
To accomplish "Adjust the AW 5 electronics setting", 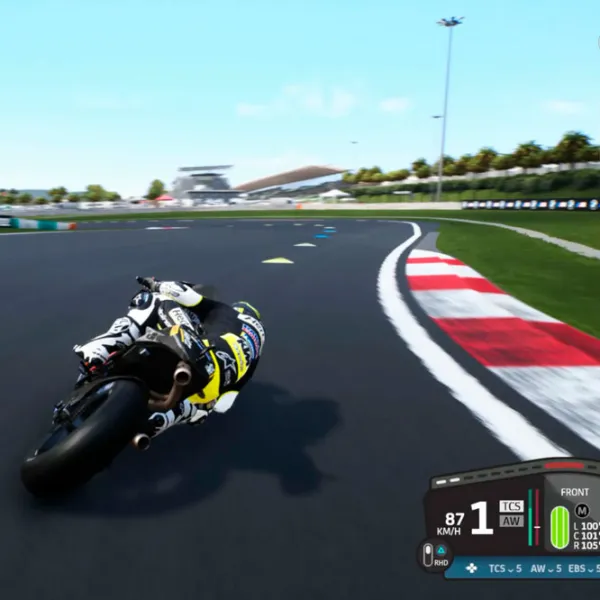I will pyautogui.click(x=543, y=568).
